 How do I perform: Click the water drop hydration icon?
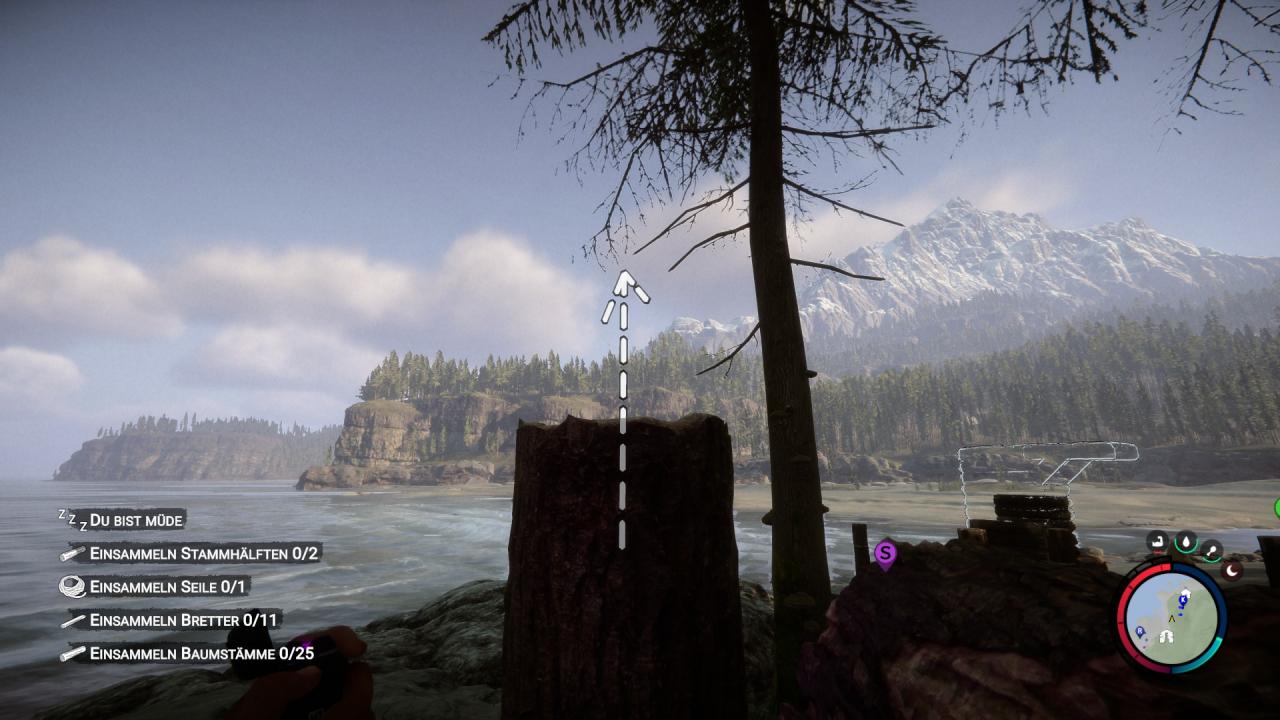1186,542
